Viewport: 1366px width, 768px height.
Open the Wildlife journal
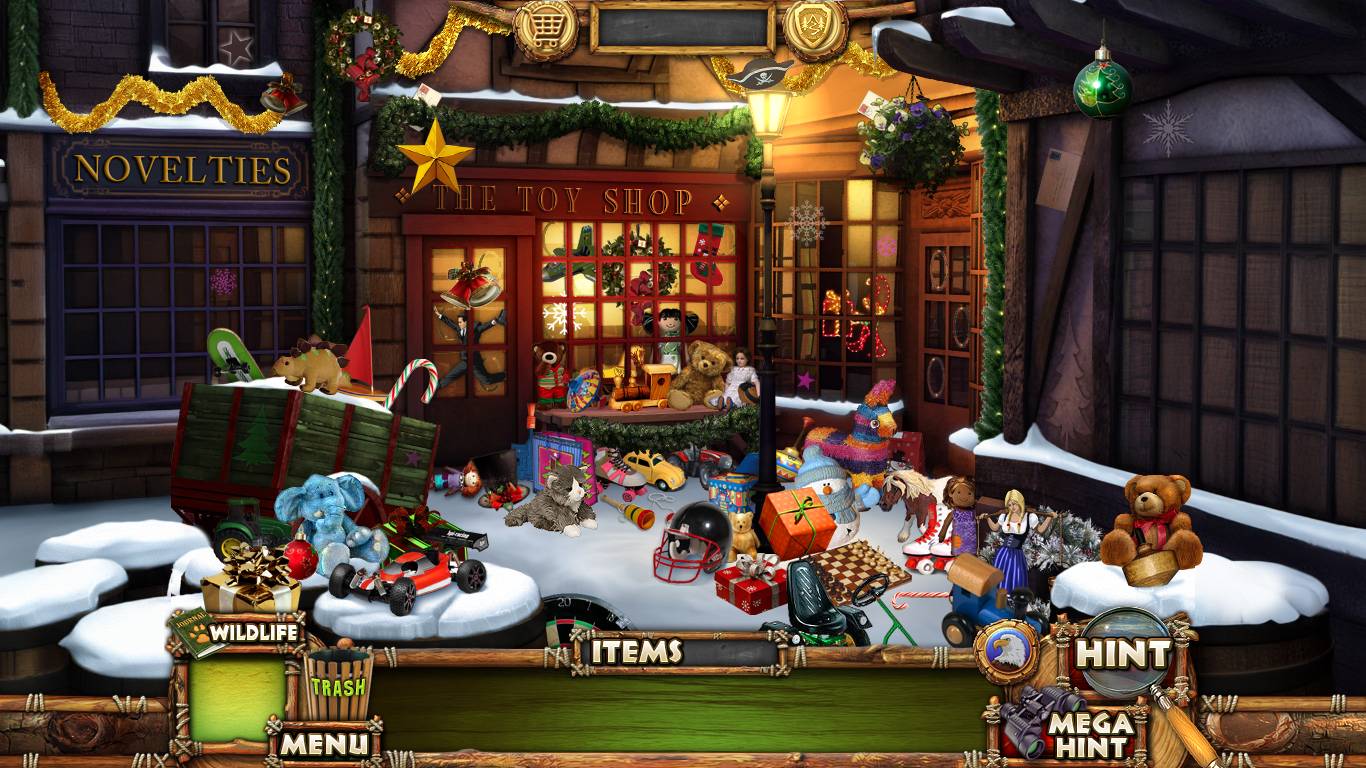[236, 633]
